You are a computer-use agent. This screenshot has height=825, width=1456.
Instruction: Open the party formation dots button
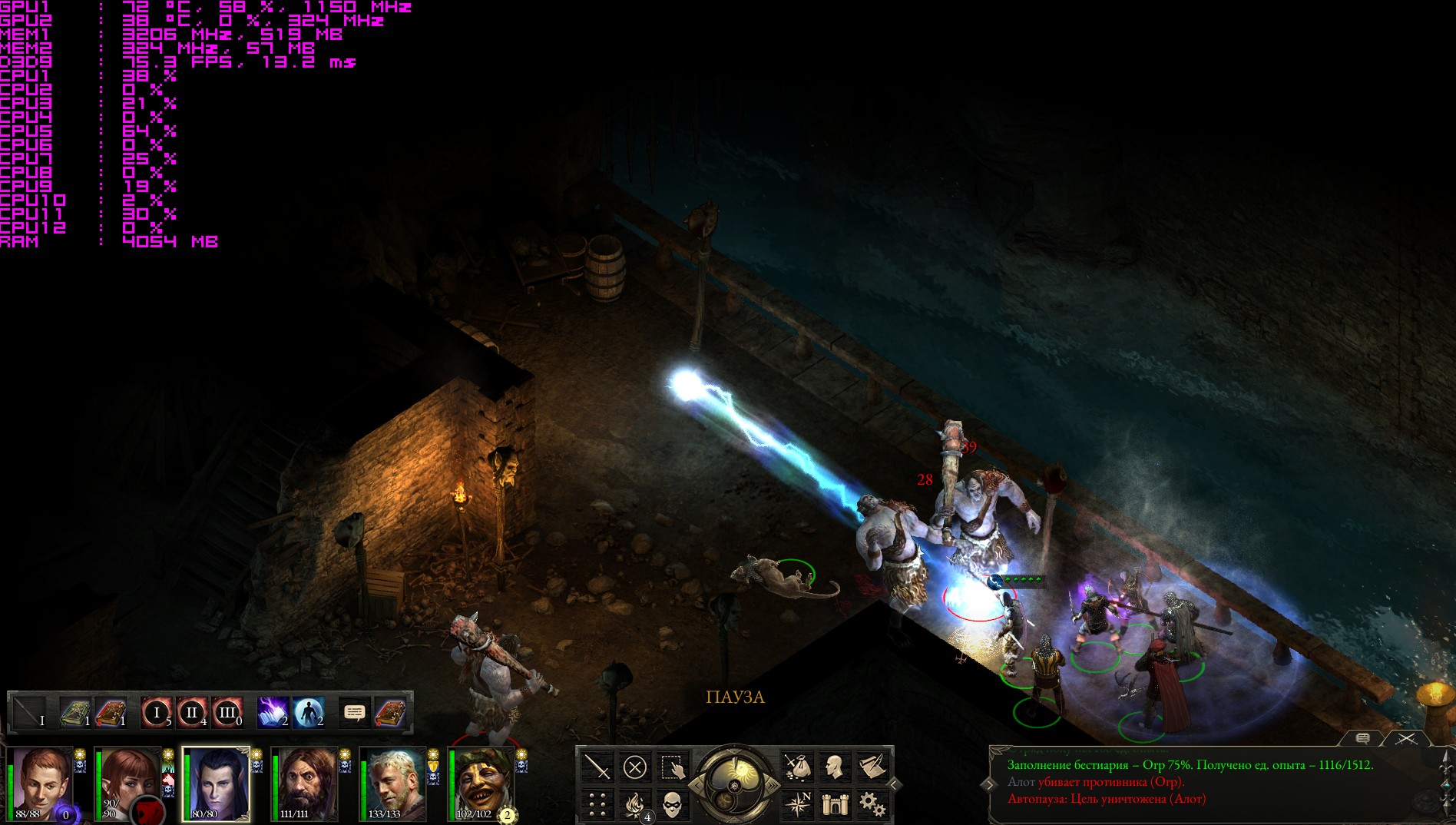pyautogui.click(x=597, y=804)
